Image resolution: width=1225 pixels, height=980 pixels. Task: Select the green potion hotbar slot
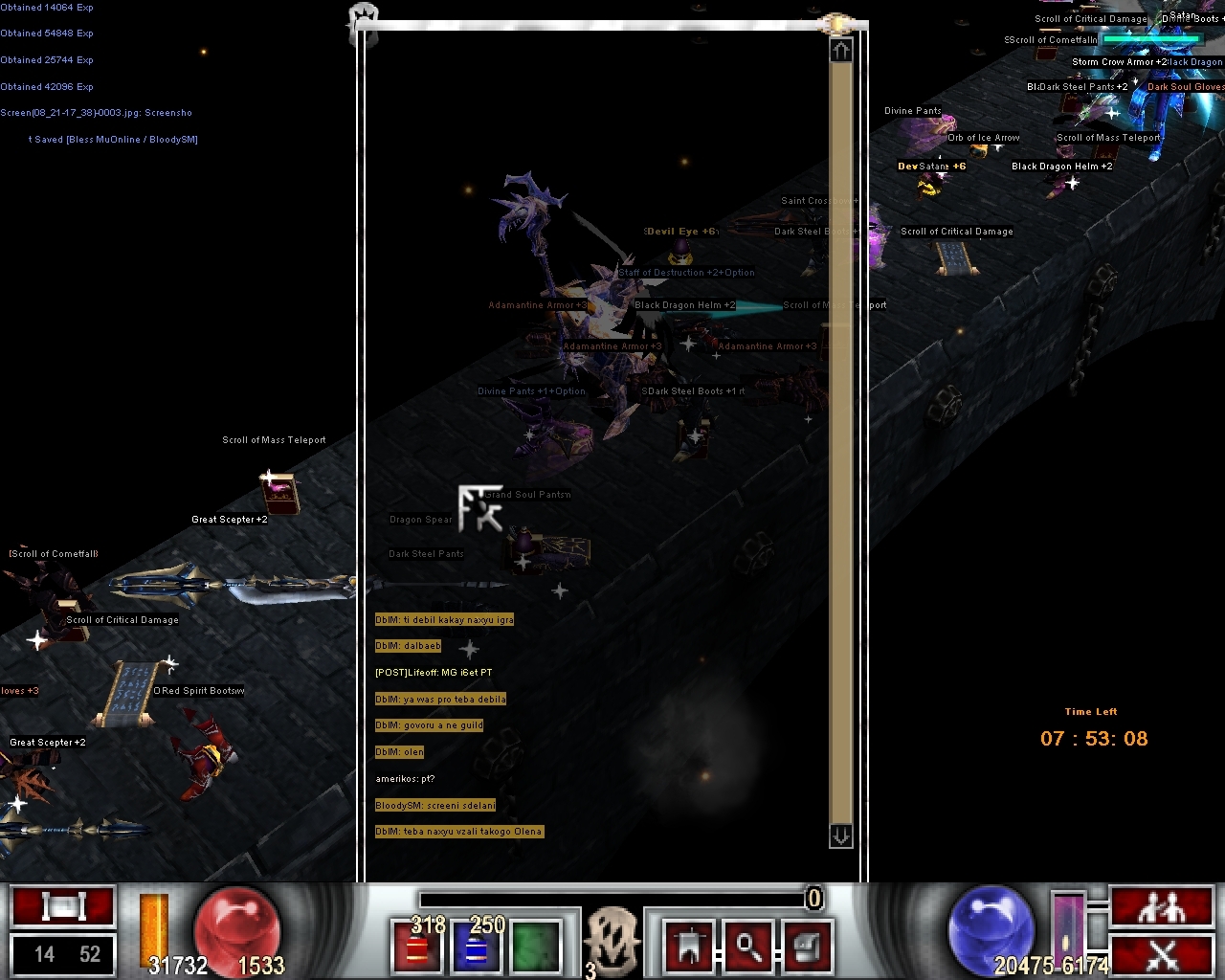pos(536,944)
